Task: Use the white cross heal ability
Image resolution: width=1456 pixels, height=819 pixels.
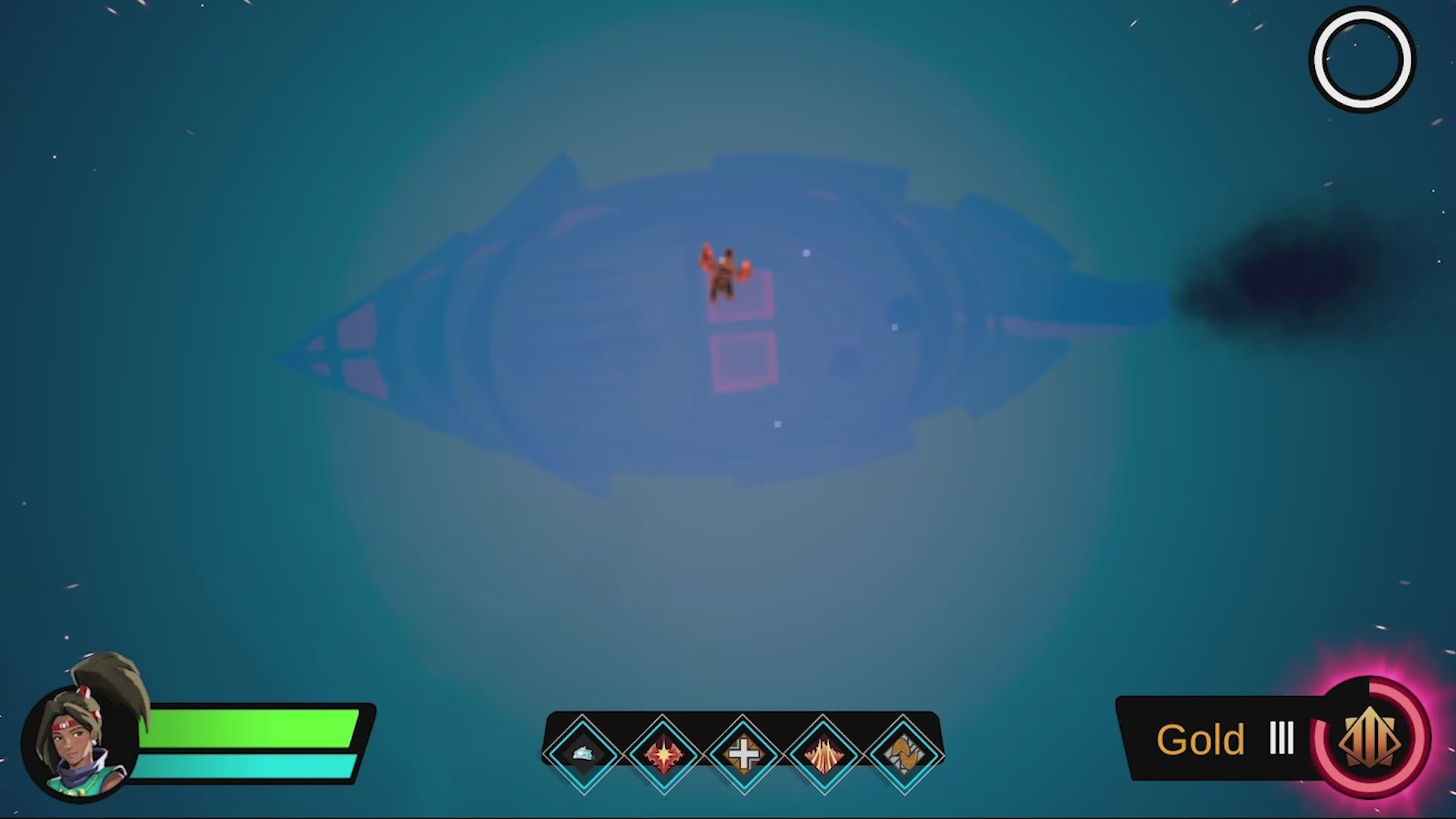Action: click(743, 754)
